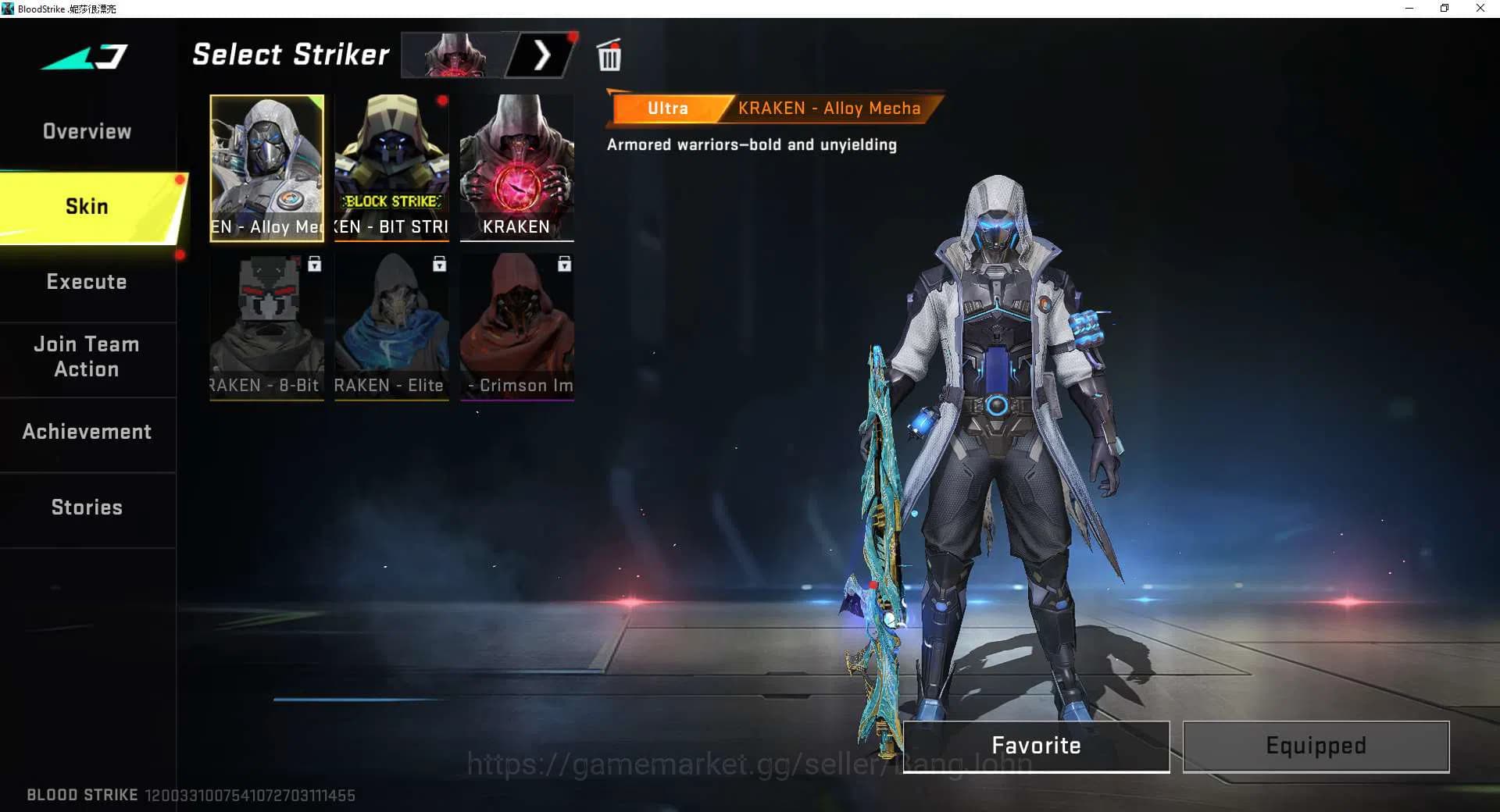Click the lock icon on KRAKEN - 8-Bit skin

pyautogui.click(x=314, y=265)
